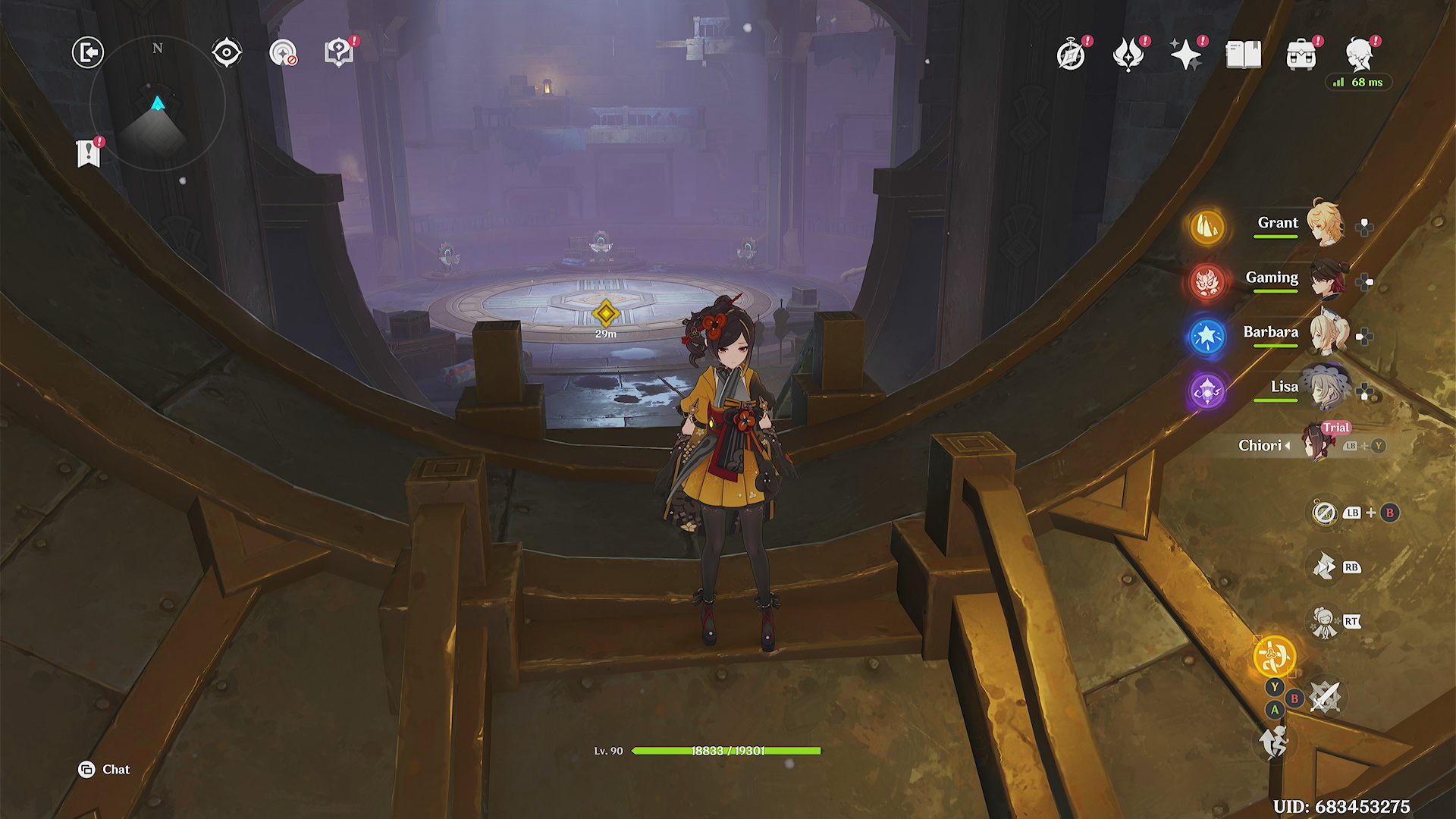Open the Paimon menu icon
Viewport: 1456px width, 819px height.
(x=1360, y=55)
